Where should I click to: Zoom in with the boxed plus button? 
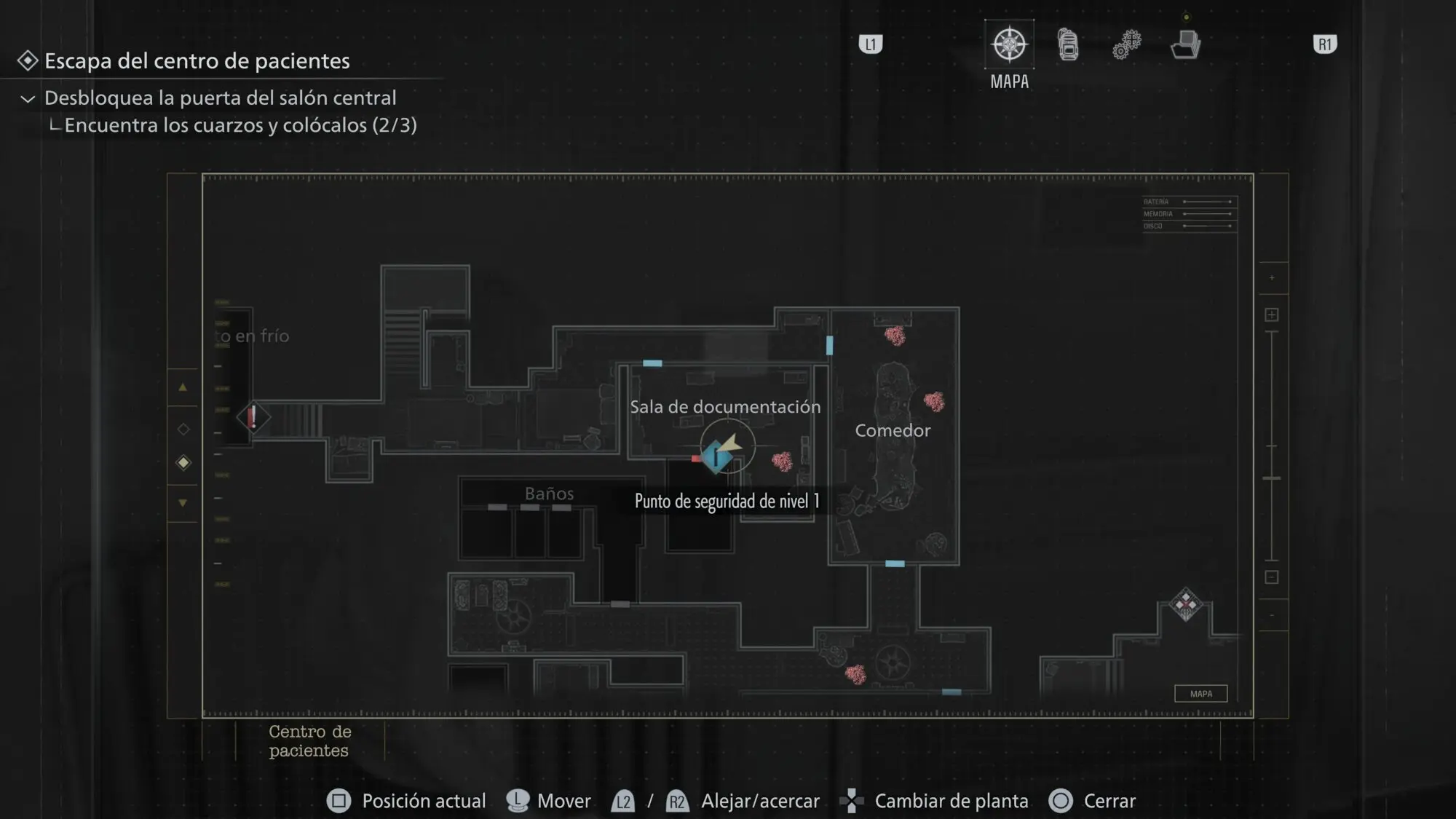click(1271, 314)
